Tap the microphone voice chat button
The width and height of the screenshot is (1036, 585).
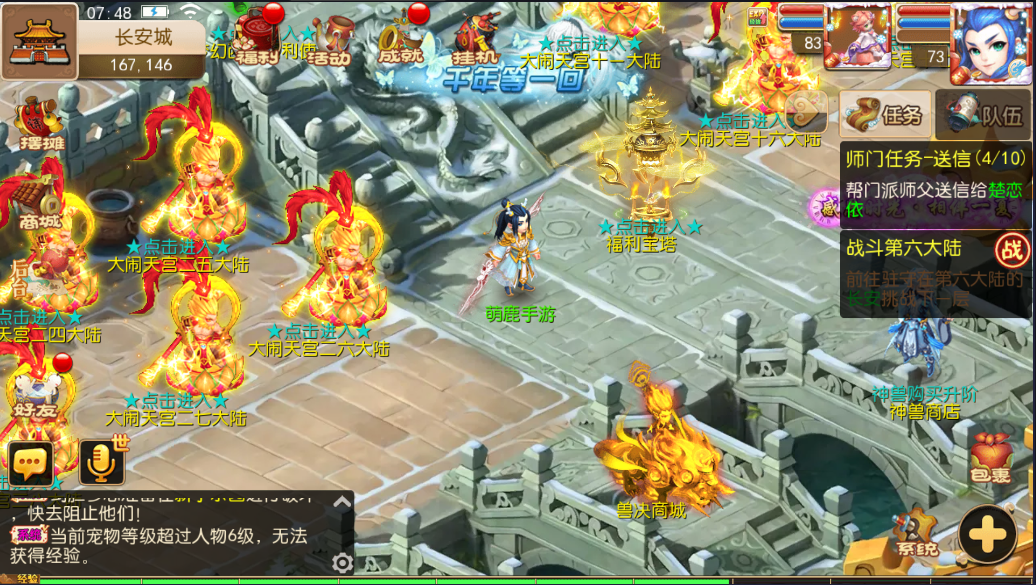[102, 463]
